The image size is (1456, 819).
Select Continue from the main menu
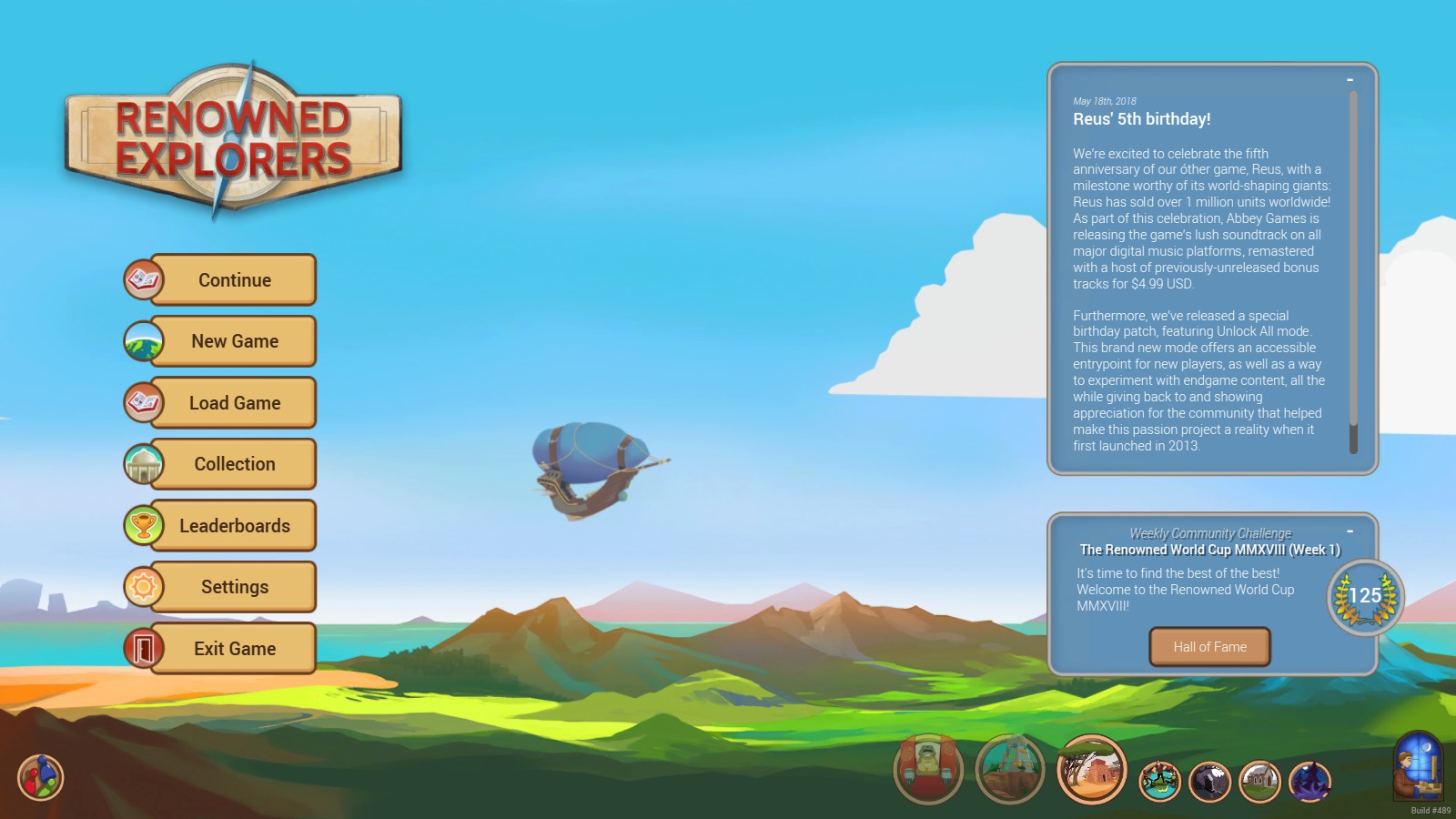click(232, 279)
